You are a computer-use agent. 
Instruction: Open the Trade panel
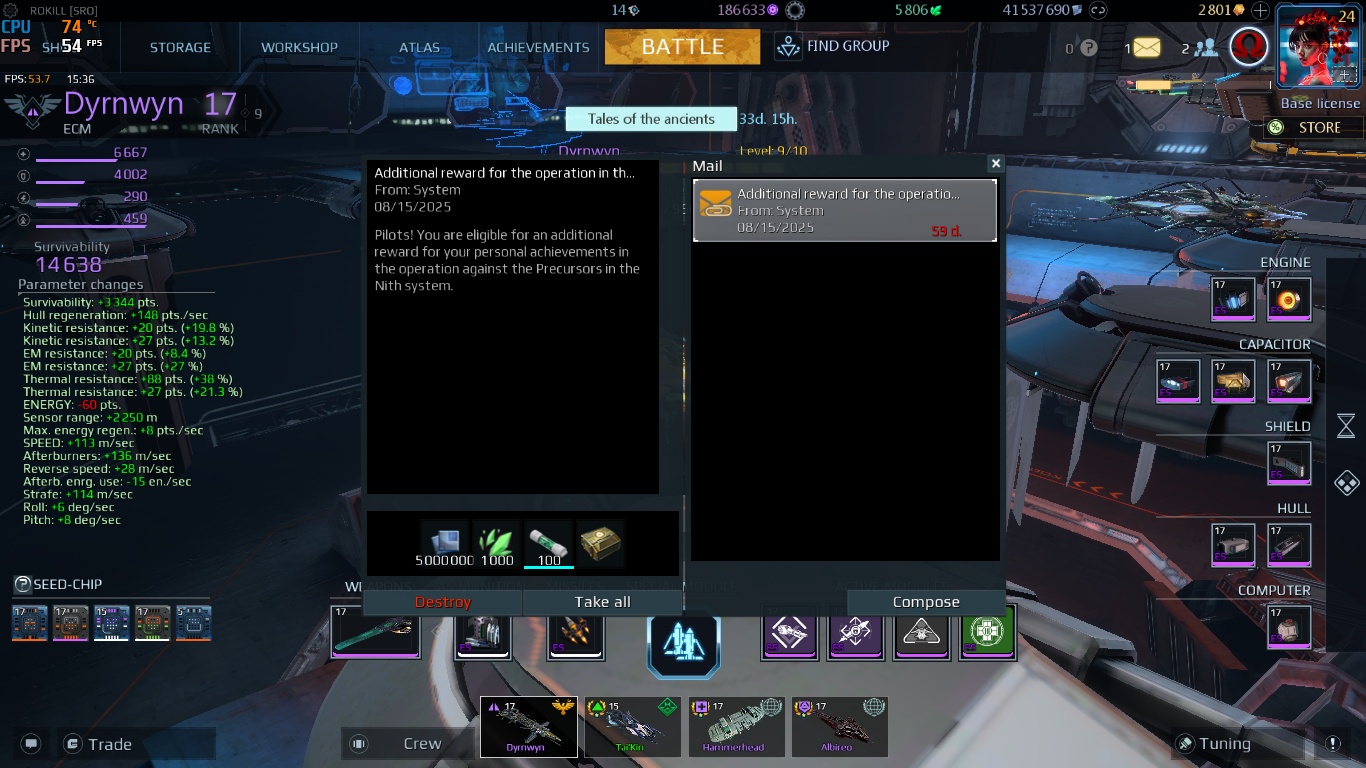pos(108,744)
